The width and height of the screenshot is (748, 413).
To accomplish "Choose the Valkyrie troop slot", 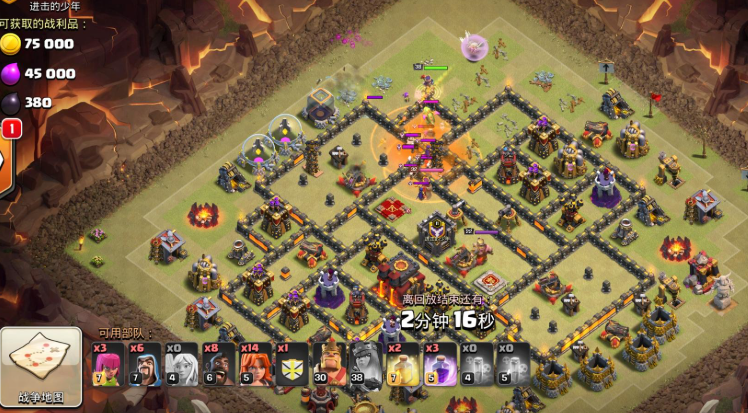I will (255, 364).
